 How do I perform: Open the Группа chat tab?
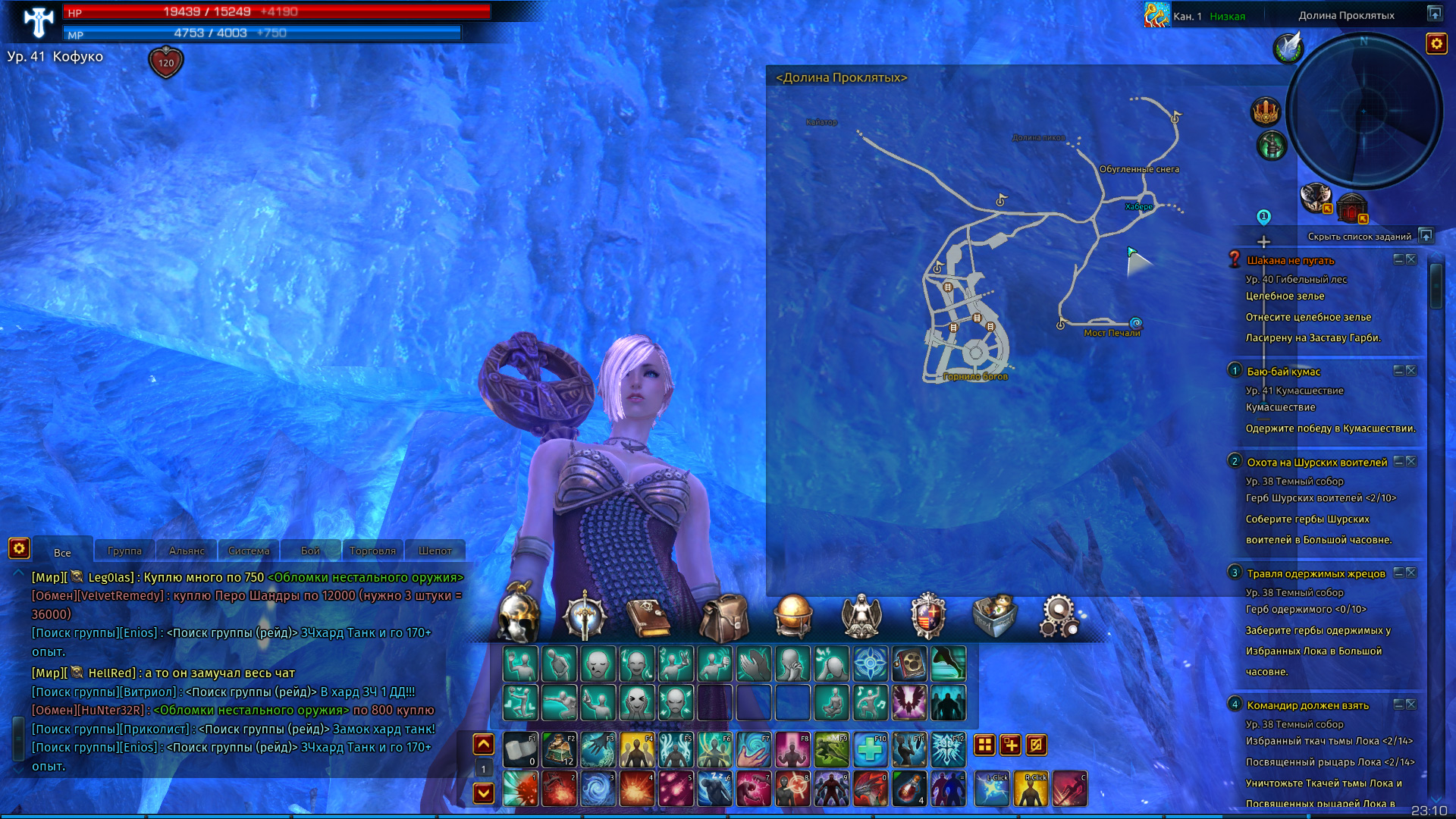point(124,551)
